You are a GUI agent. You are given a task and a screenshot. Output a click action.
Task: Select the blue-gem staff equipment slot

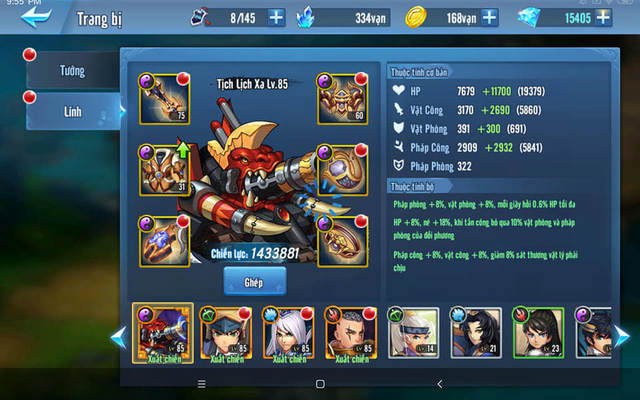point(164,241)
